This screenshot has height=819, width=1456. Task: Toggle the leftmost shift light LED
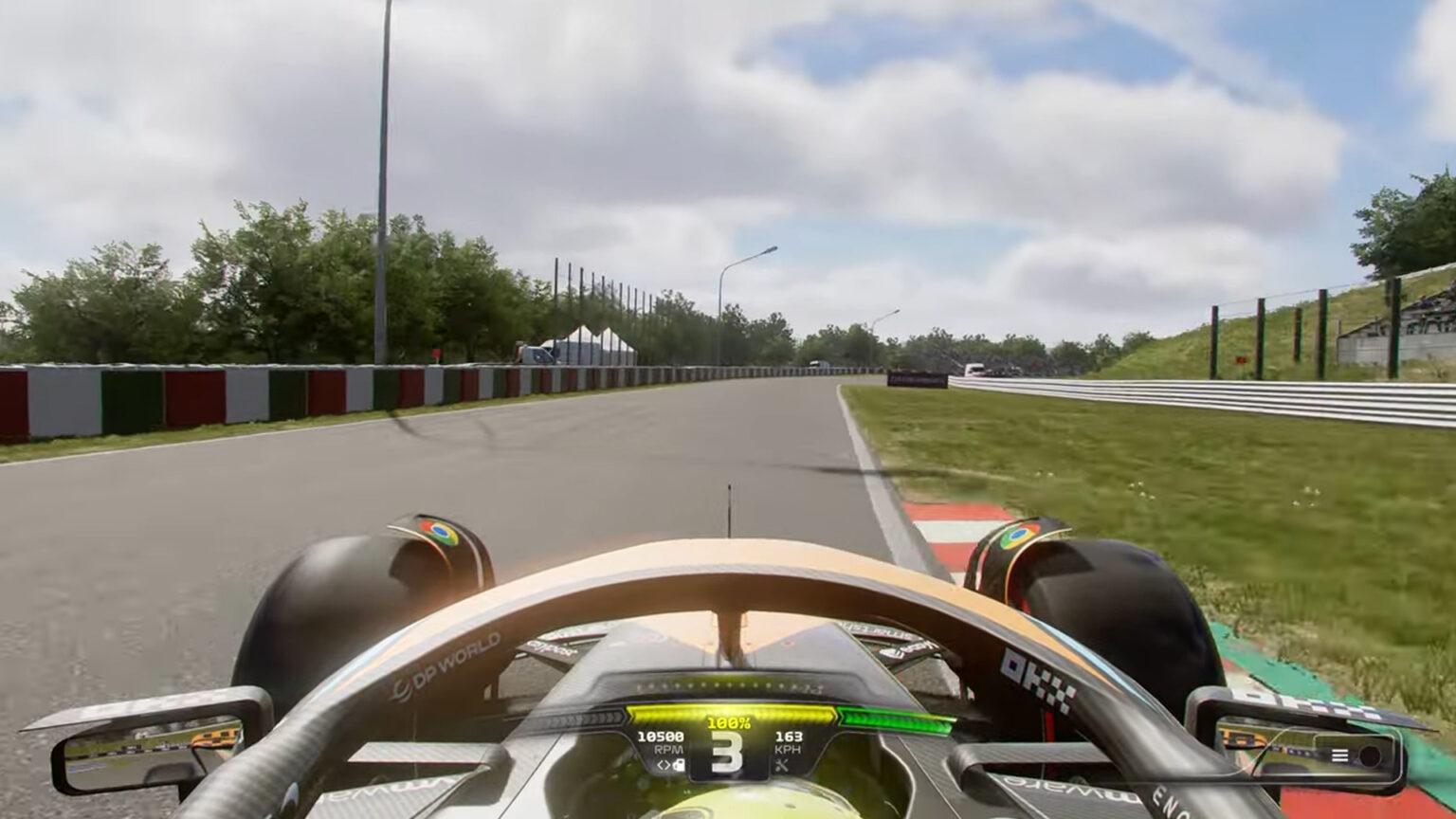(639, 685)
